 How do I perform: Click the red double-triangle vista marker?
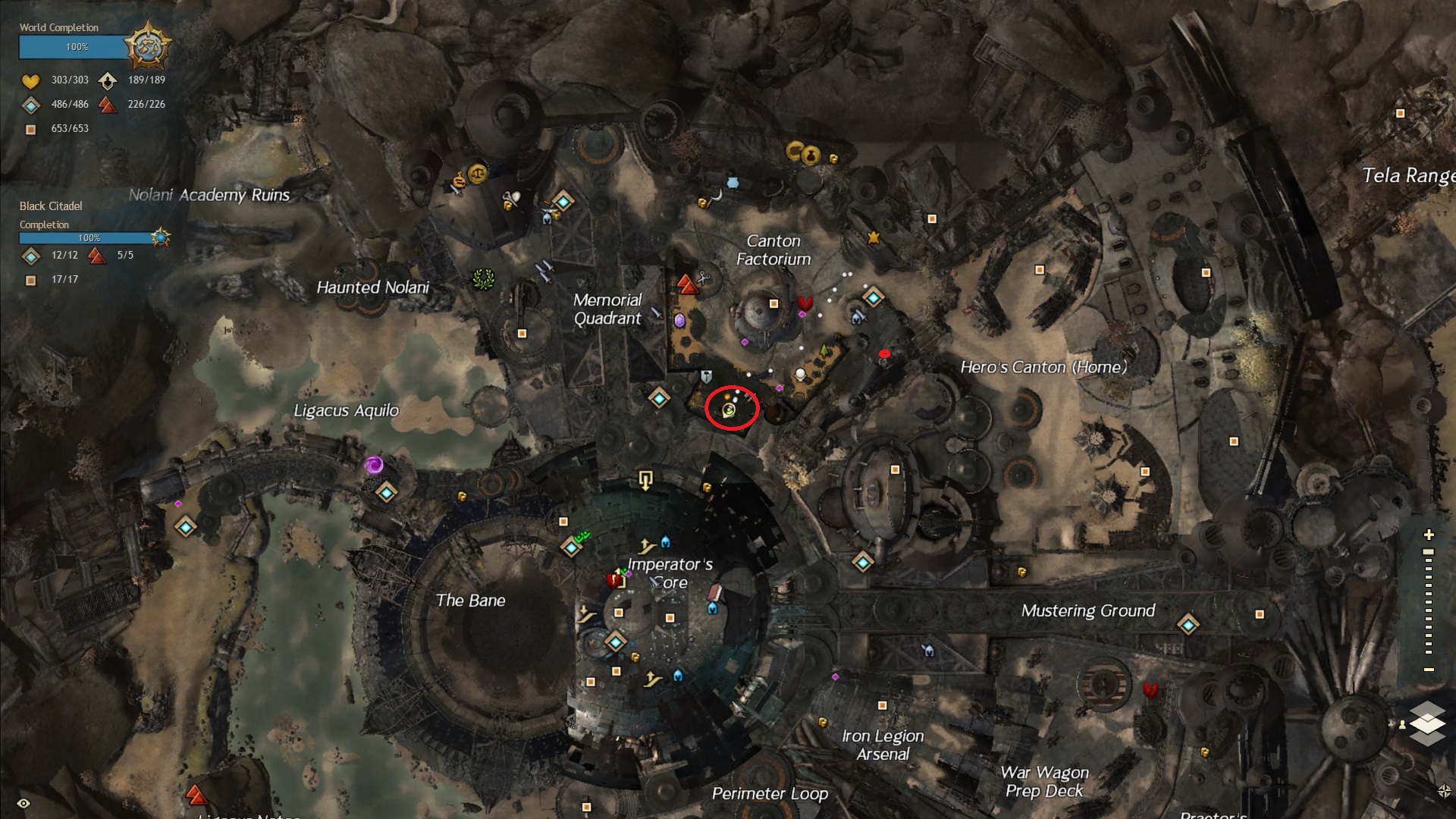click(x=687, y=284)
